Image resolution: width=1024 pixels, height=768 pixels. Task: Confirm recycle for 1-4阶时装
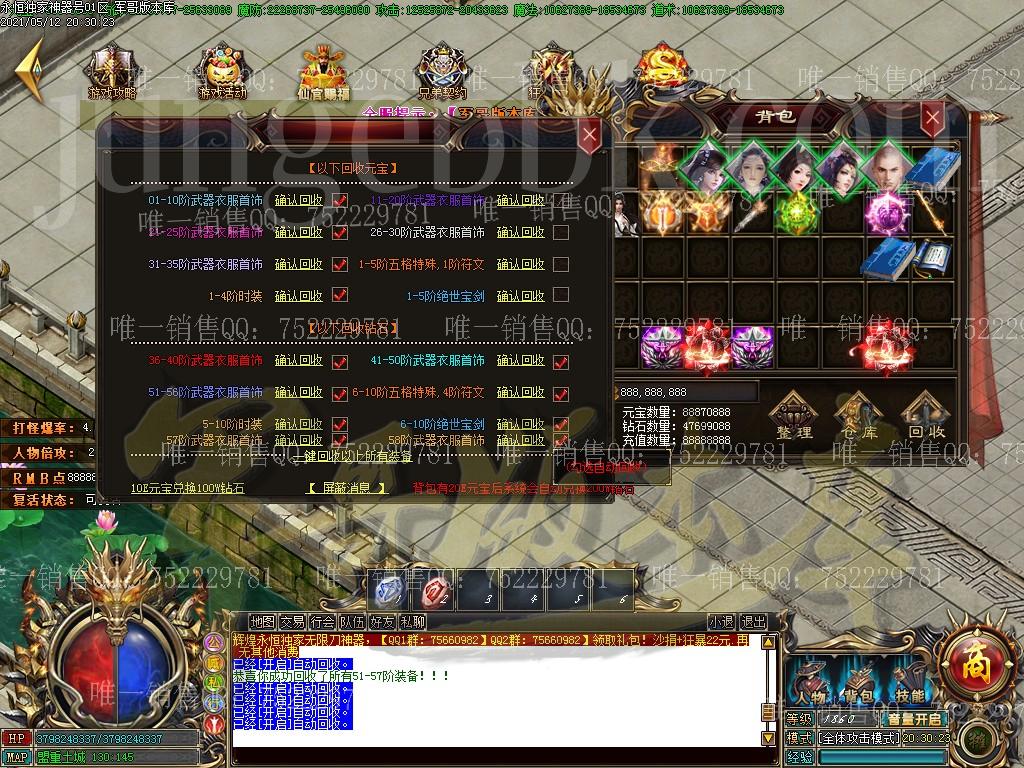(x=298, y=296)
